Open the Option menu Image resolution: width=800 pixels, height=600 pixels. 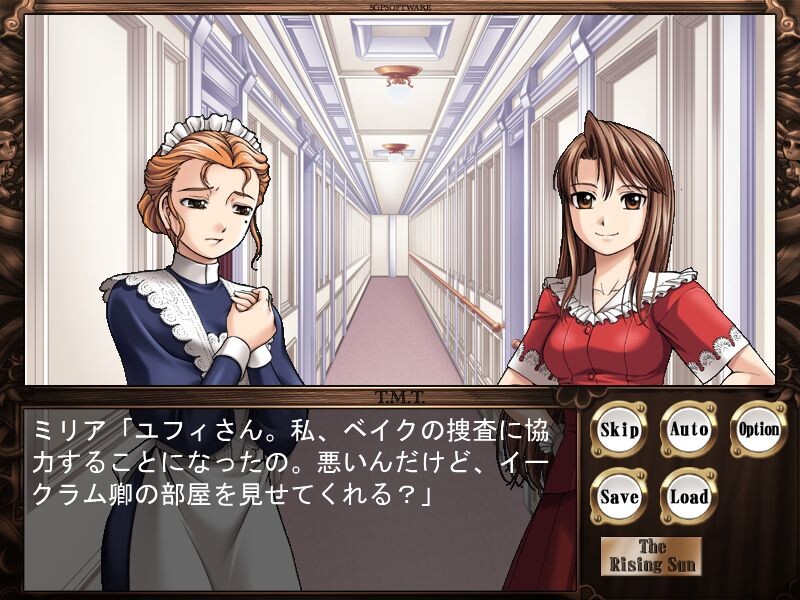pyautogui.click(x=758, y=431)
